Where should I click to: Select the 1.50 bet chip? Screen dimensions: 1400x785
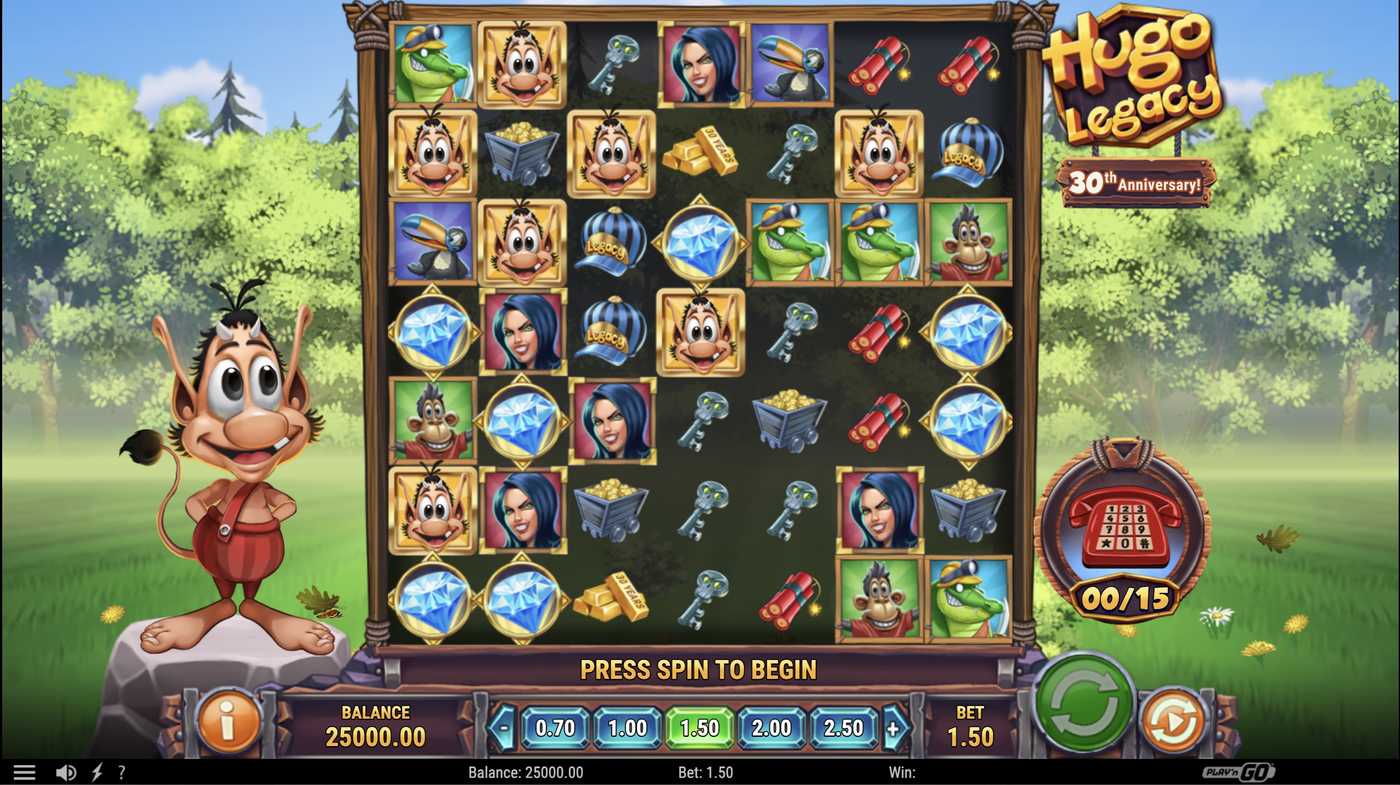(699, 729)
